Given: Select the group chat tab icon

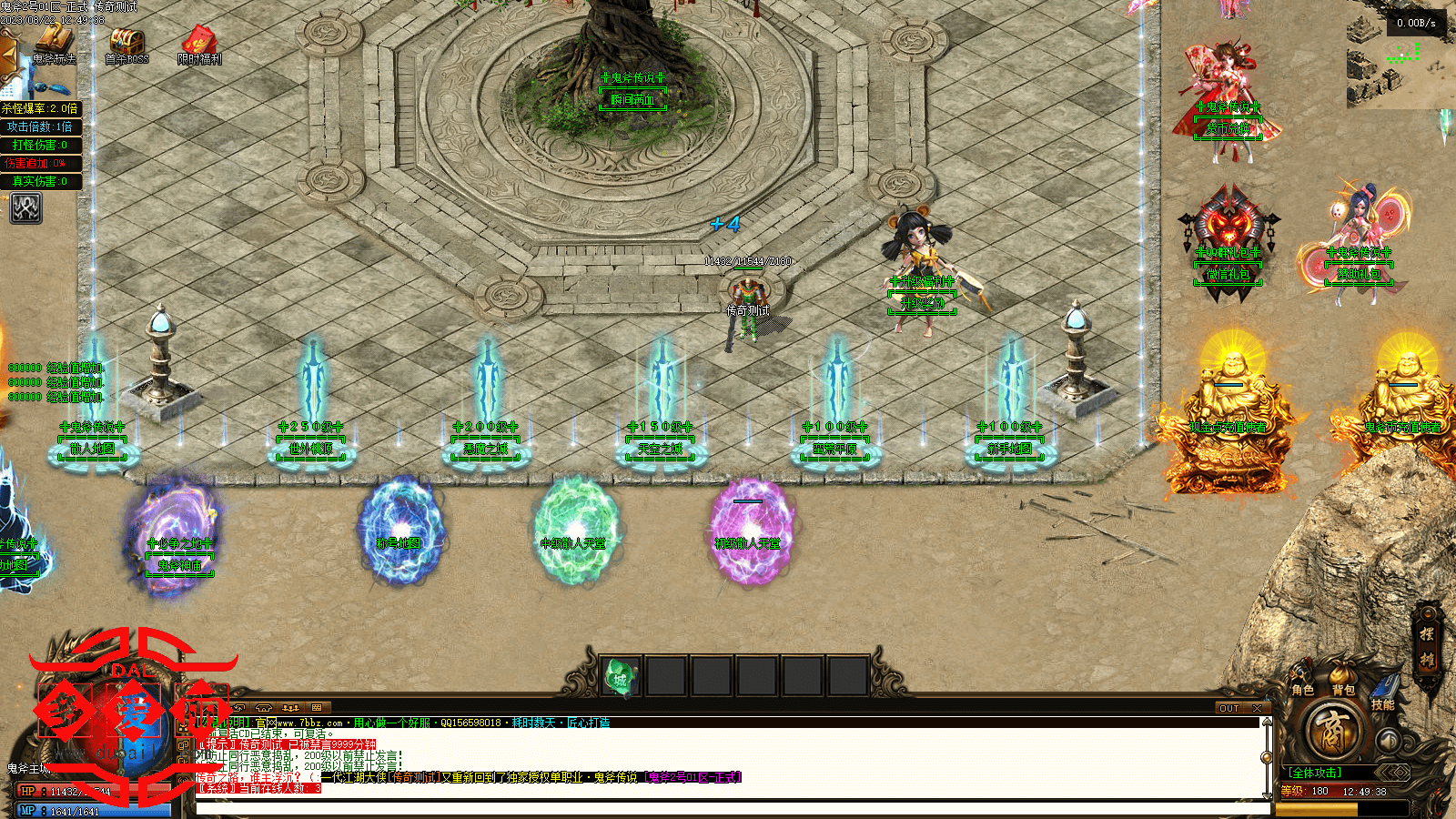Looking at the screenshot, I should 290,707.
